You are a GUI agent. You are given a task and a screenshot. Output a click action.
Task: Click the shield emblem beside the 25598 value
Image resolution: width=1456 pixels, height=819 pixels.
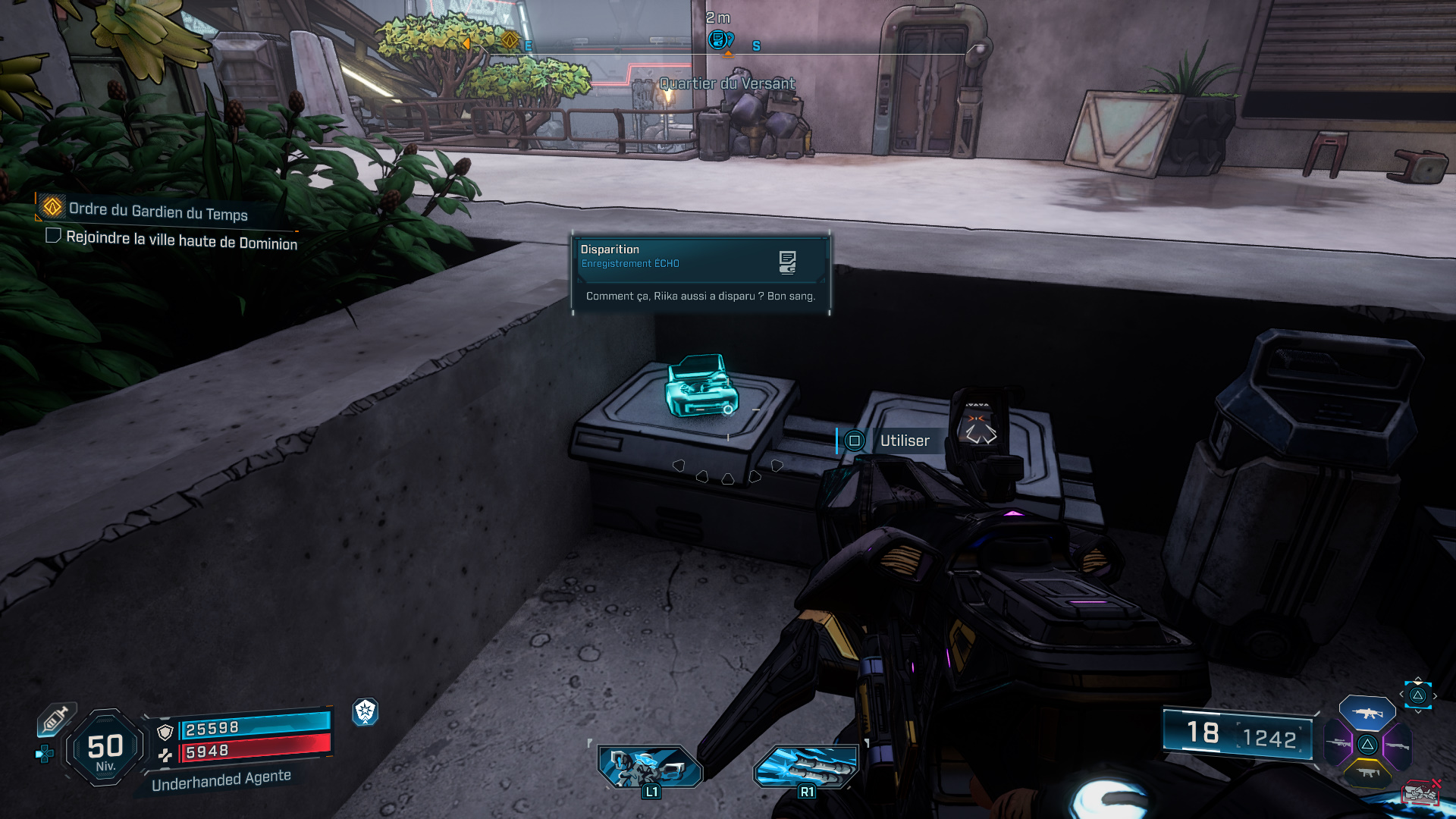[165, 733]
